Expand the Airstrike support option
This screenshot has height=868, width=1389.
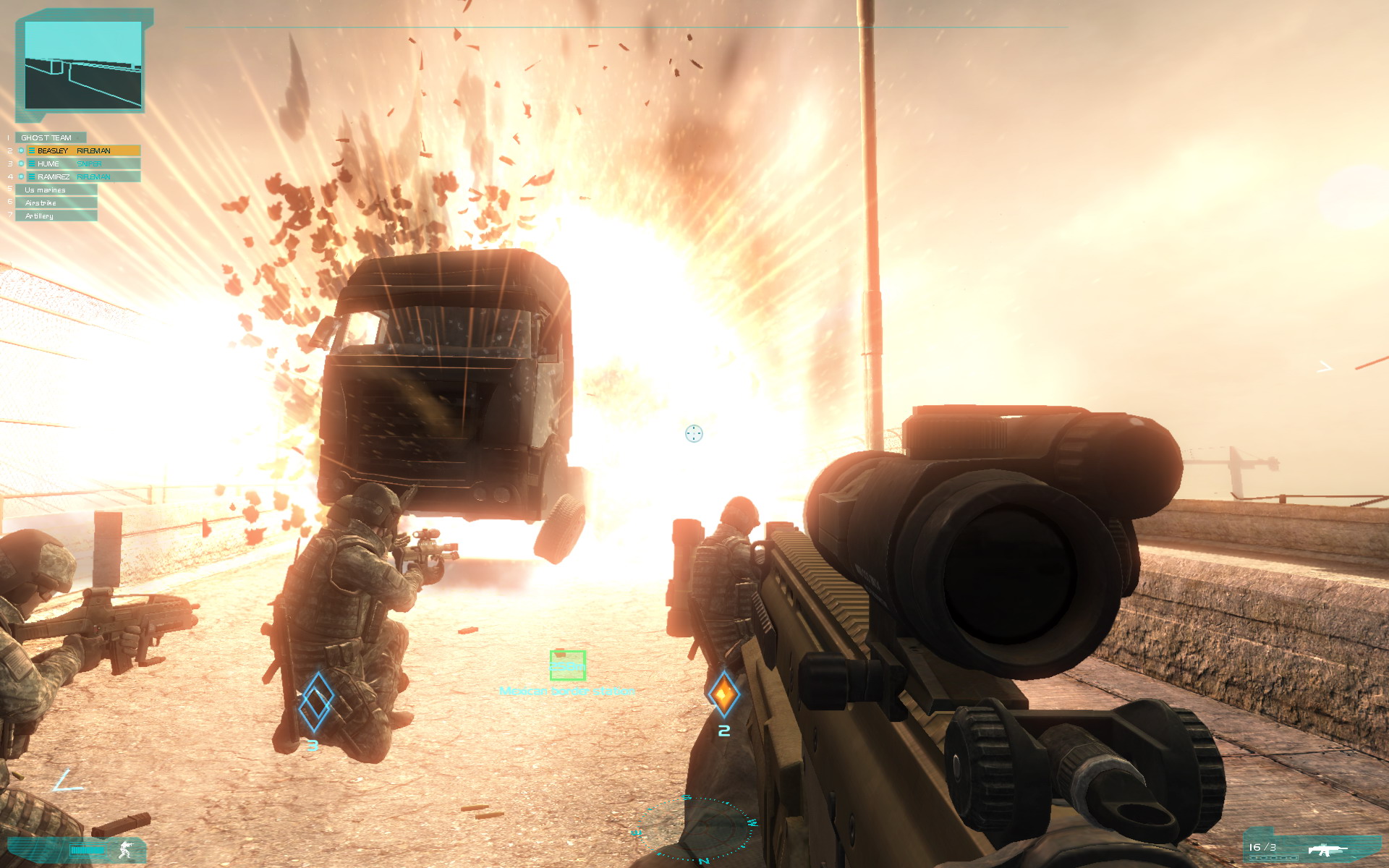point(40,203)
